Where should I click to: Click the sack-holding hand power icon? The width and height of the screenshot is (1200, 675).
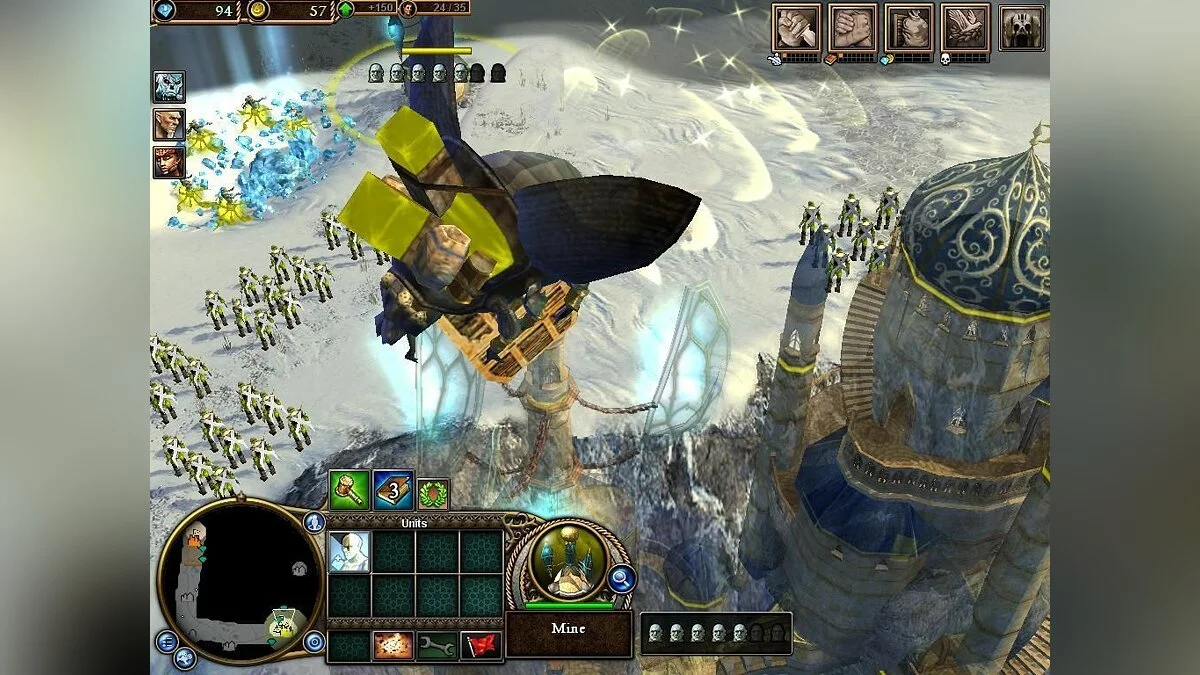pyautogui.click(x=908, y=27)
